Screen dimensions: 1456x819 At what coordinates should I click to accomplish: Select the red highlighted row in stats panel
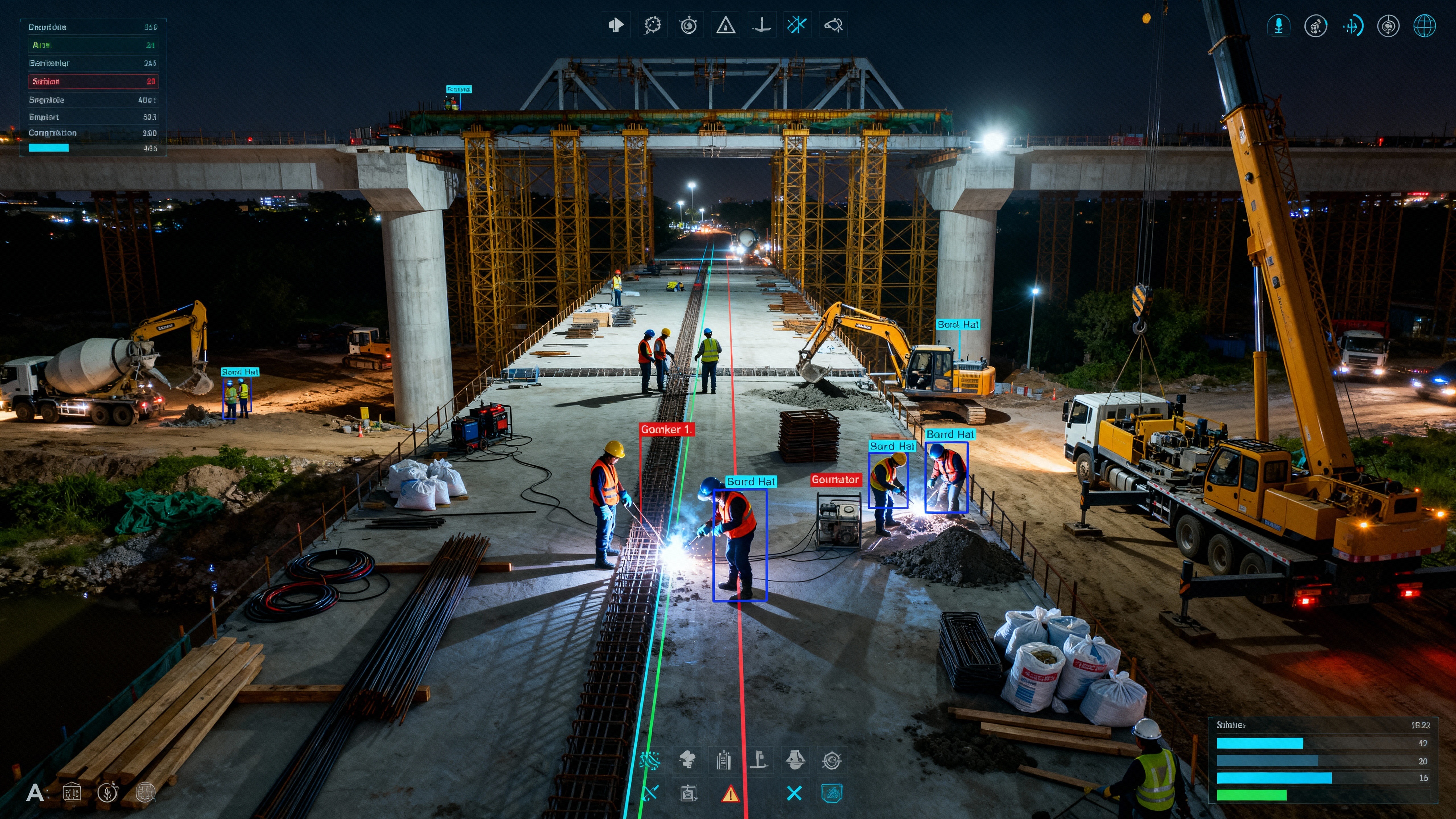93,81
